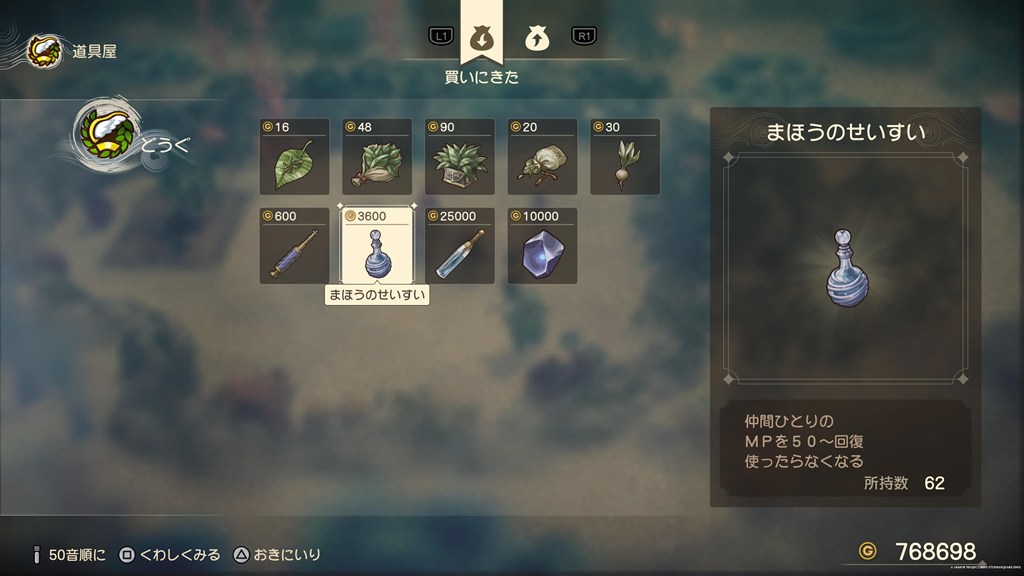Screen dimensions: 1024x576
Task: Select the まほうのせいすい bottle for 3600
Action: [x=377, y=246]
